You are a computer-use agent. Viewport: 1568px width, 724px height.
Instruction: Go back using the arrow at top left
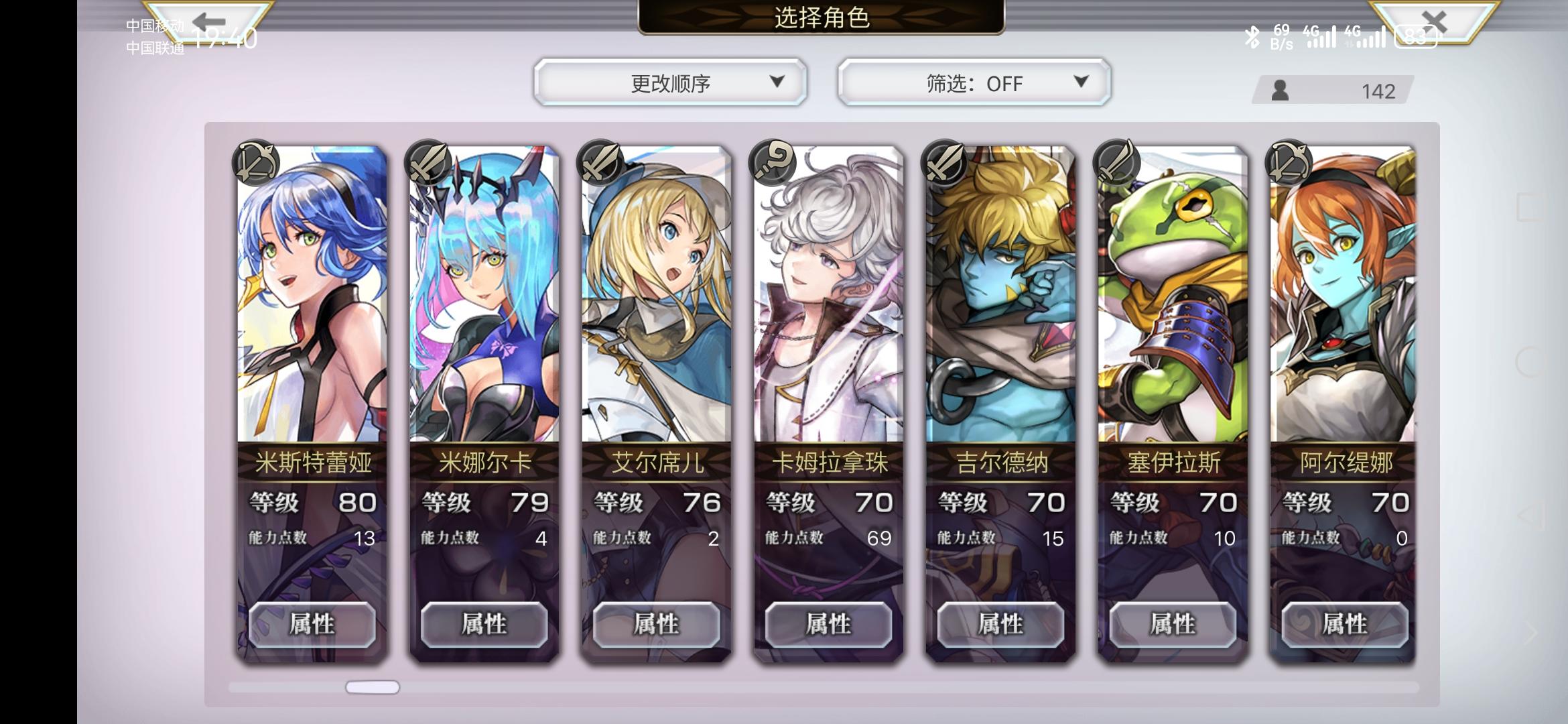pos(208,21)
